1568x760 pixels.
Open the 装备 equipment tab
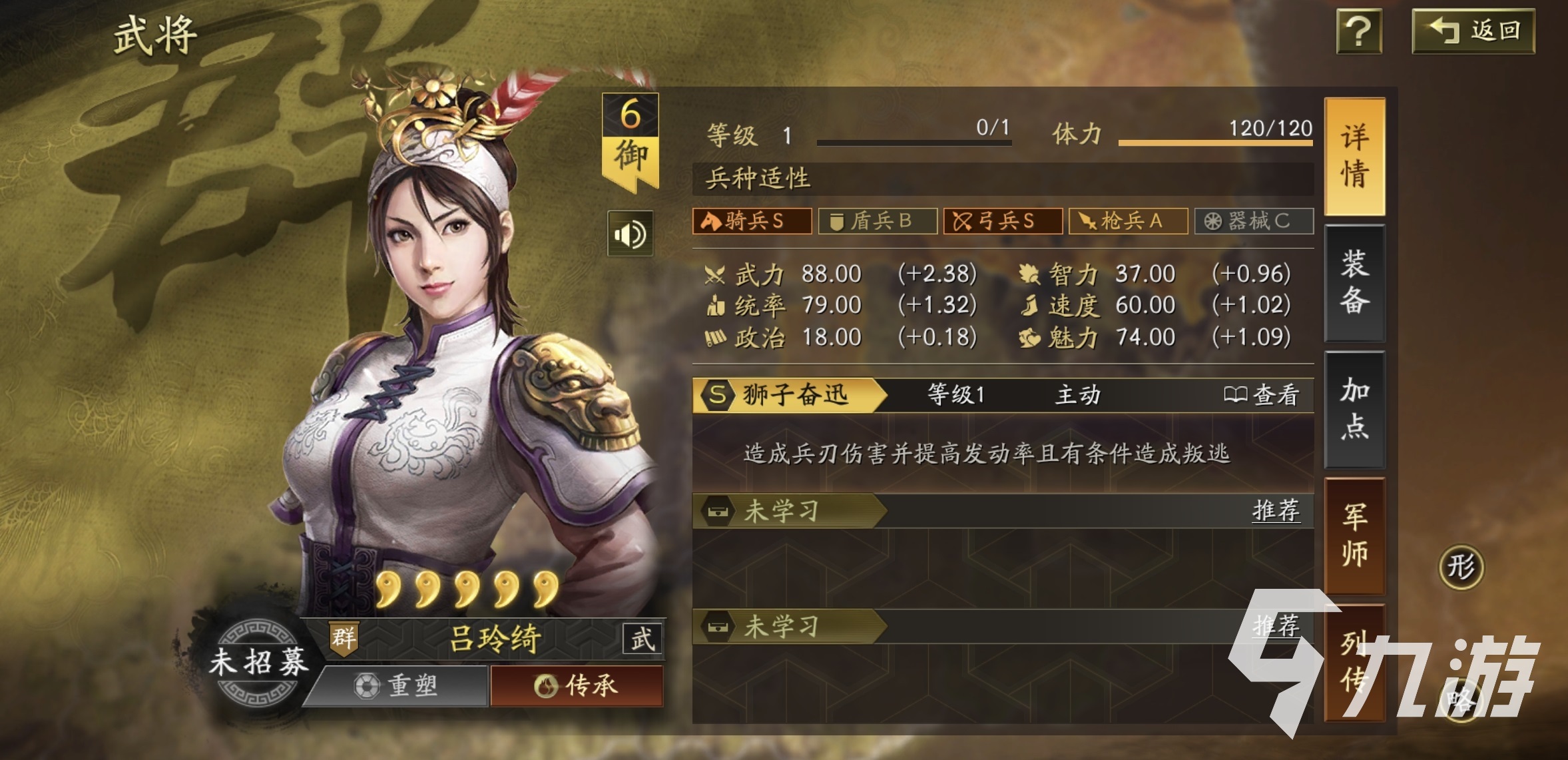tap(1354, 282)
